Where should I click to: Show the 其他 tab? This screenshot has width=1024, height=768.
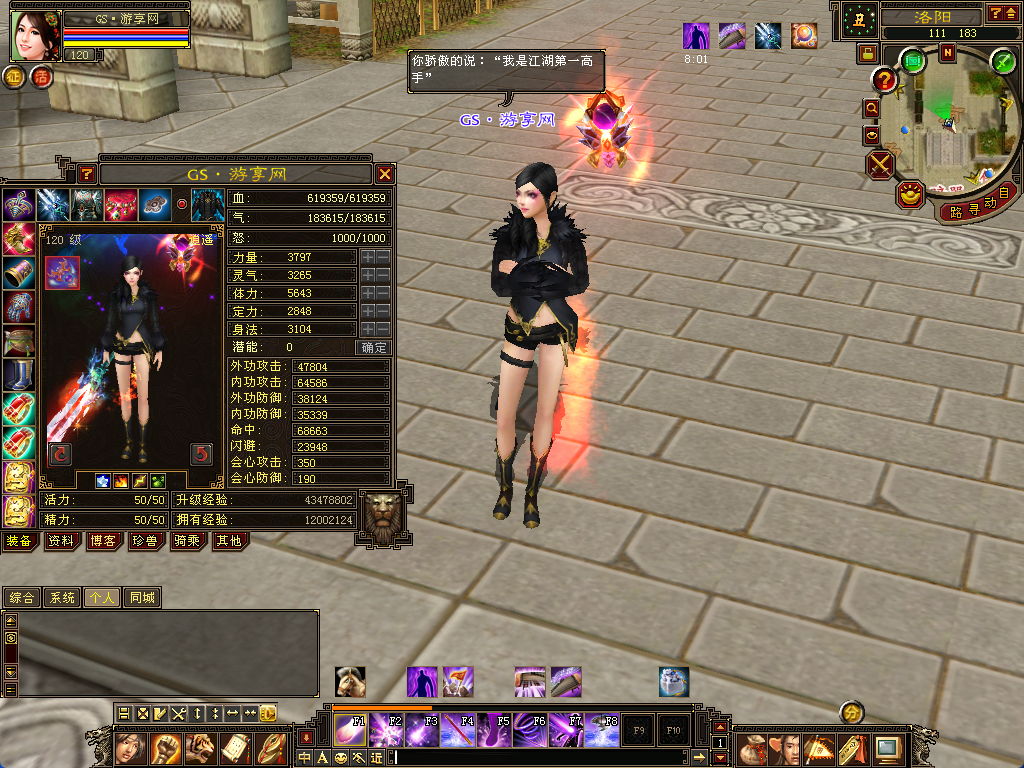[x=228, y=541]
